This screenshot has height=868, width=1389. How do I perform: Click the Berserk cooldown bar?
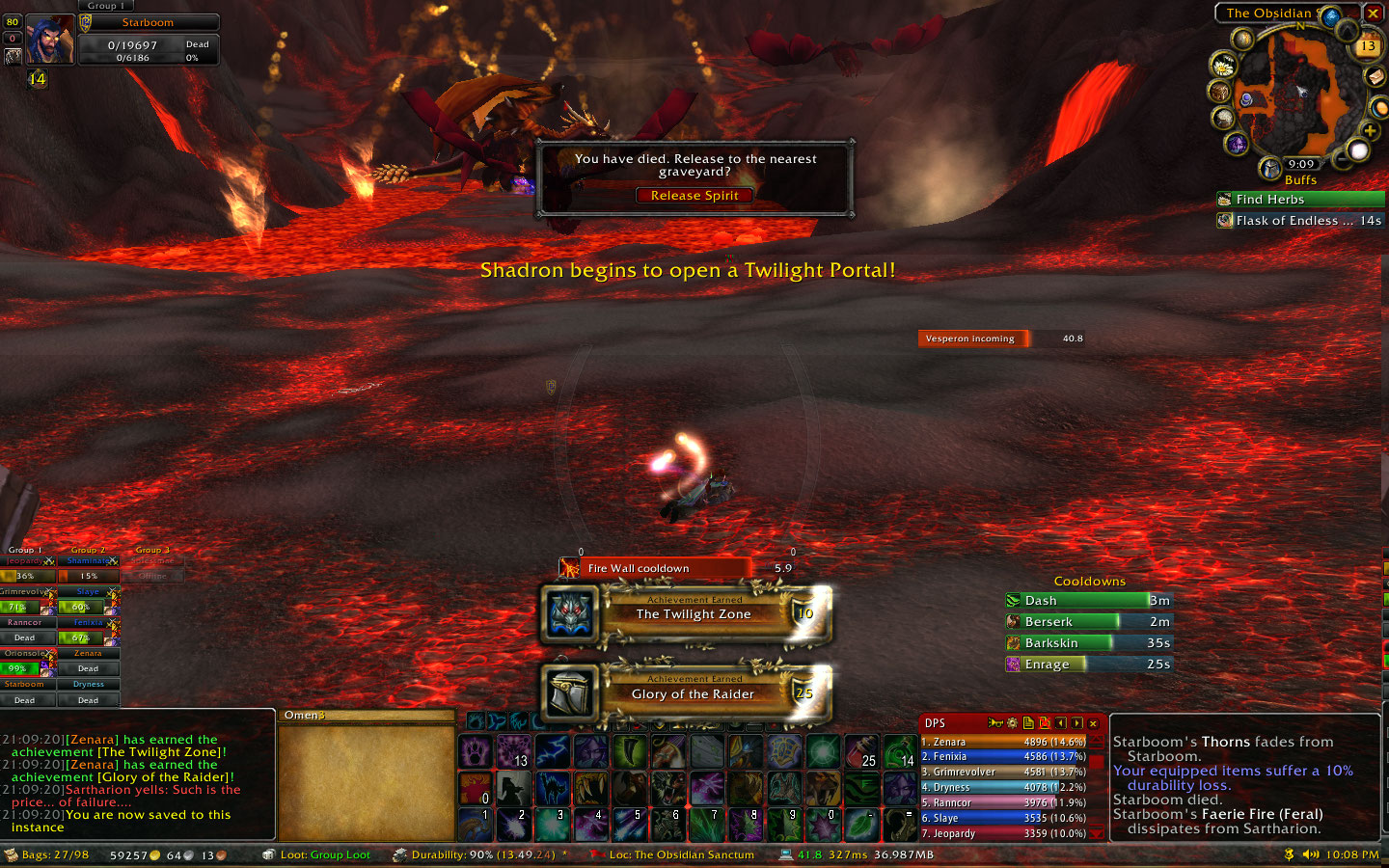coord(1088,622)
